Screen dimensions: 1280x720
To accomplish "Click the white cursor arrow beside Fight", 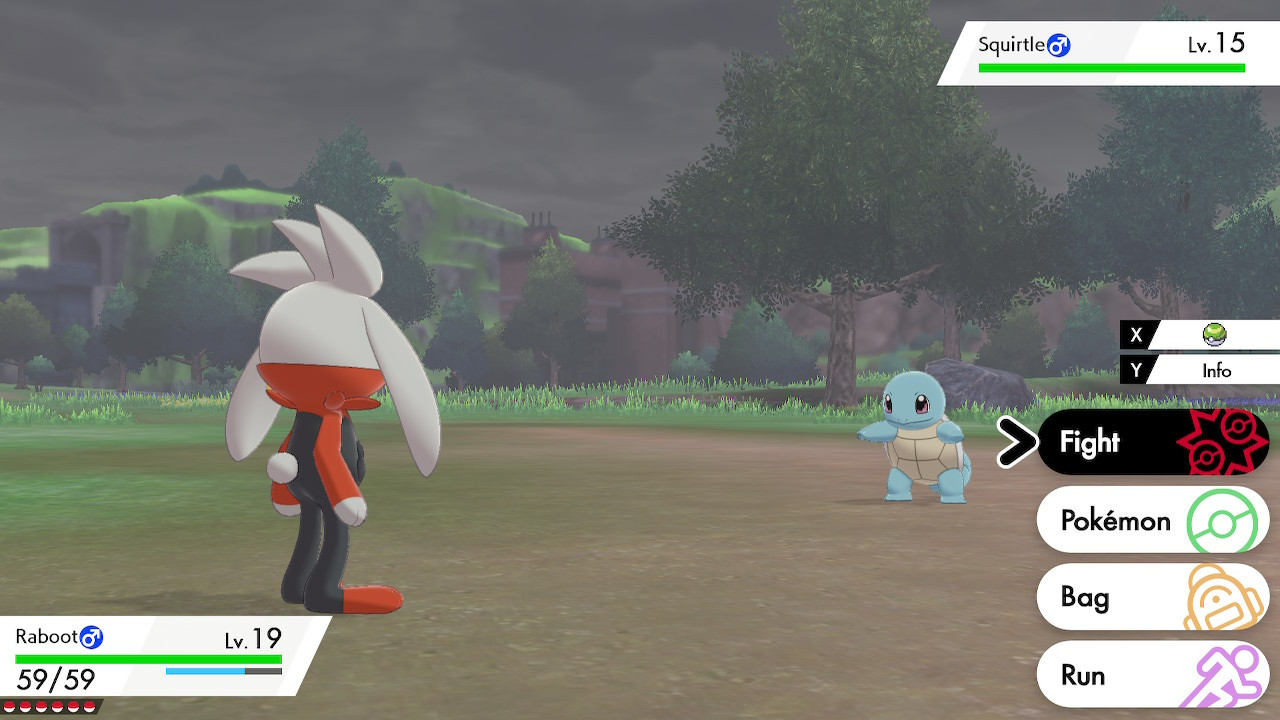I will pyautogui.click(x=1017, y=441).
